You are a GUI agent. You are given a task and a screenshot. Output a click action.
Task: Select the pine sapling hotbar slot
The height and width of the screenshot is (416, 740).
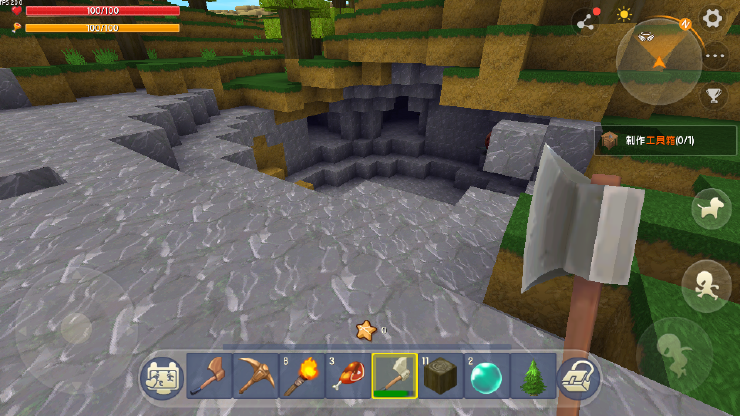[x=532, y=375]
